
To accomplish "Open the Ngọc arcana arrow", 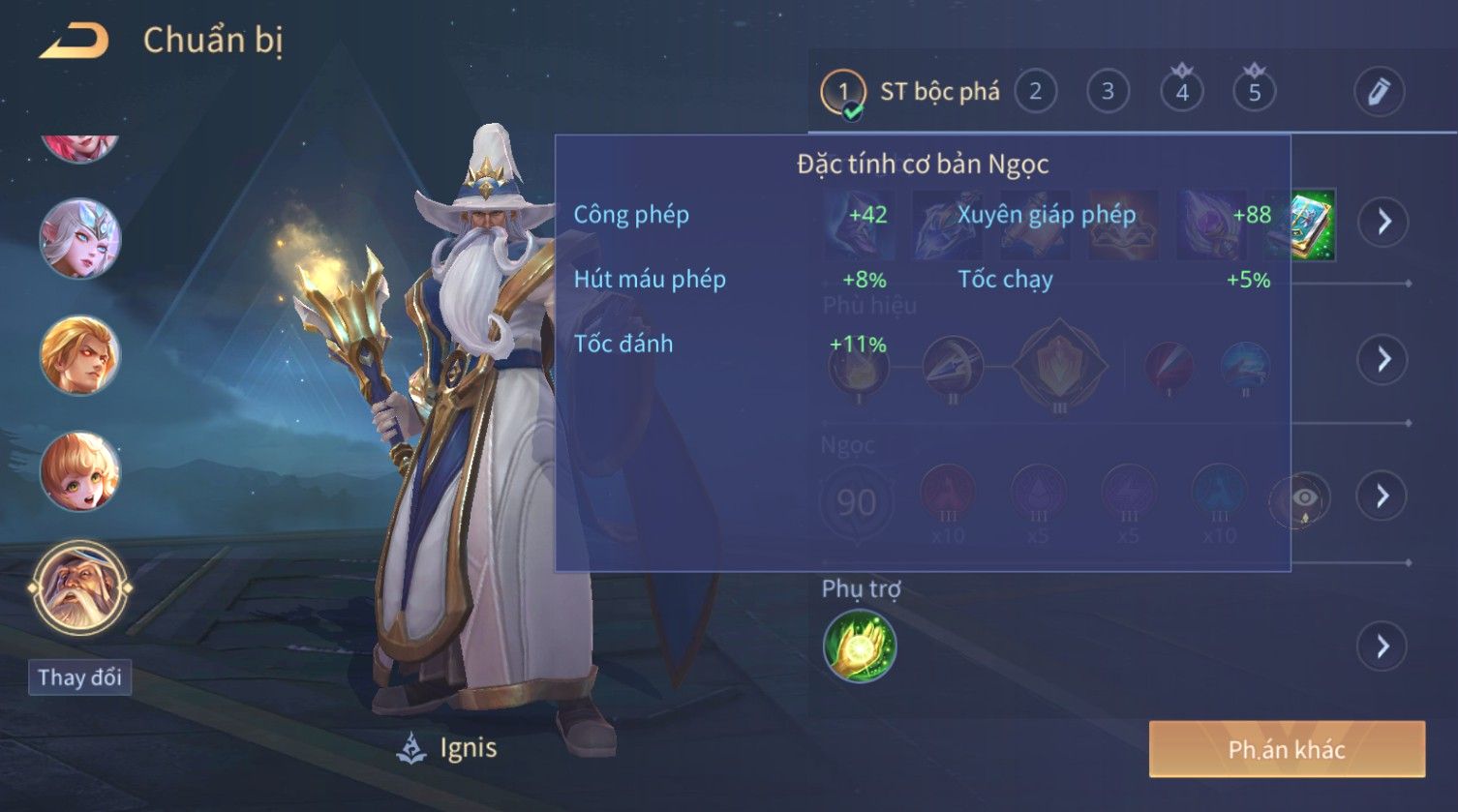I will point(1383,496).
